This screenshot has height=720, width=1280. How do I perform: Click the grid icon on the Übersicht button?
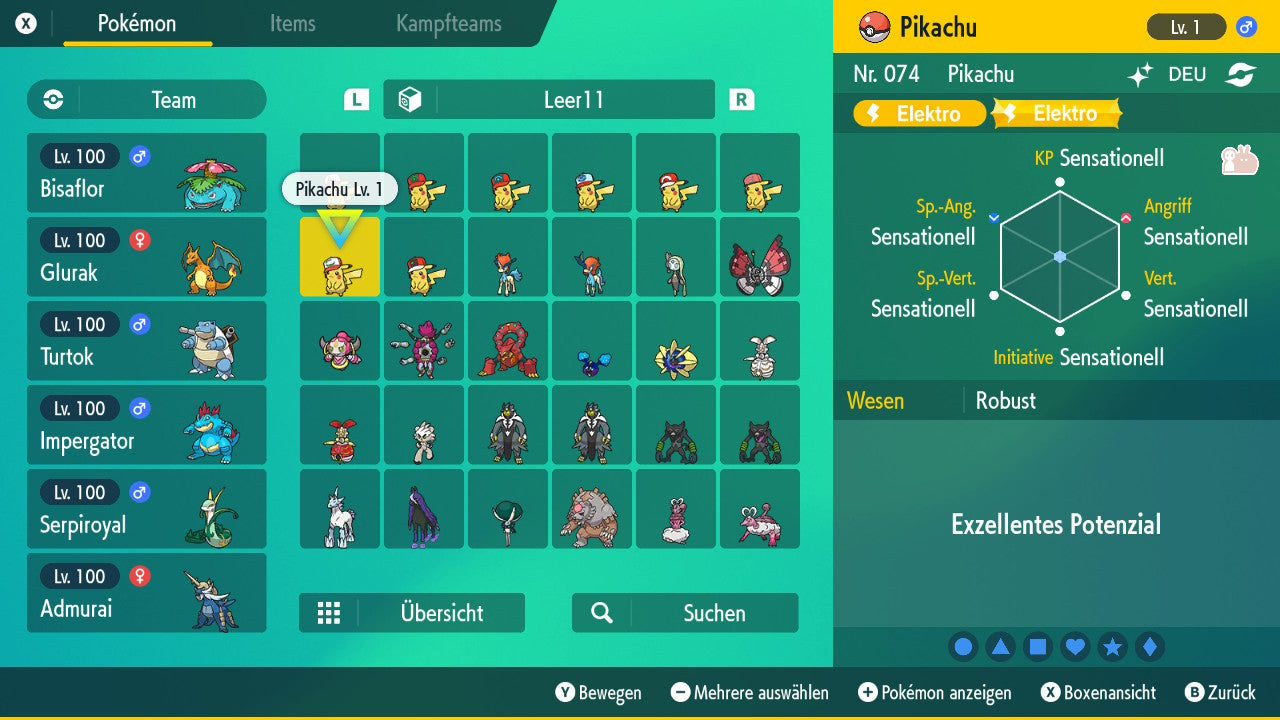click(329, 613)
